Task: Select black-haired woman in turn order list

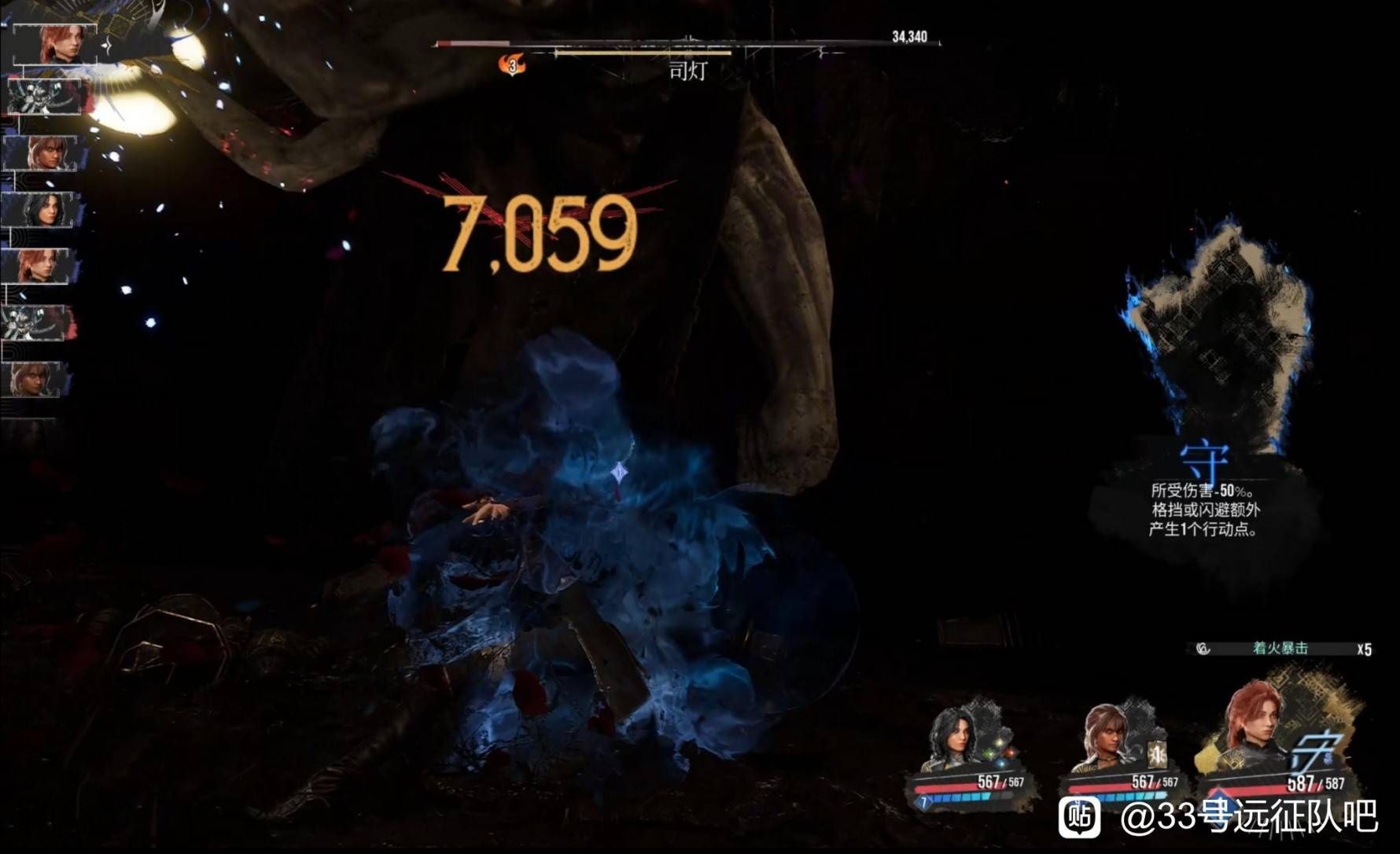Action: [x=39, y=210]
